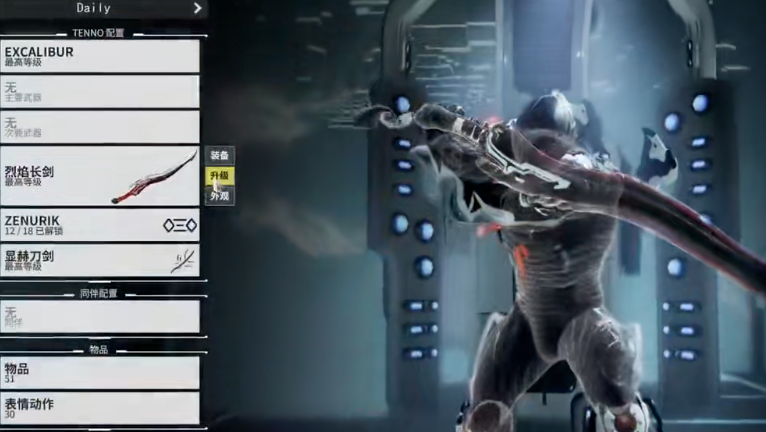Select the EXCALIBUR warframe slot
Image resolution: width=766 pixels, height=432 pixels.
point(100,56)
